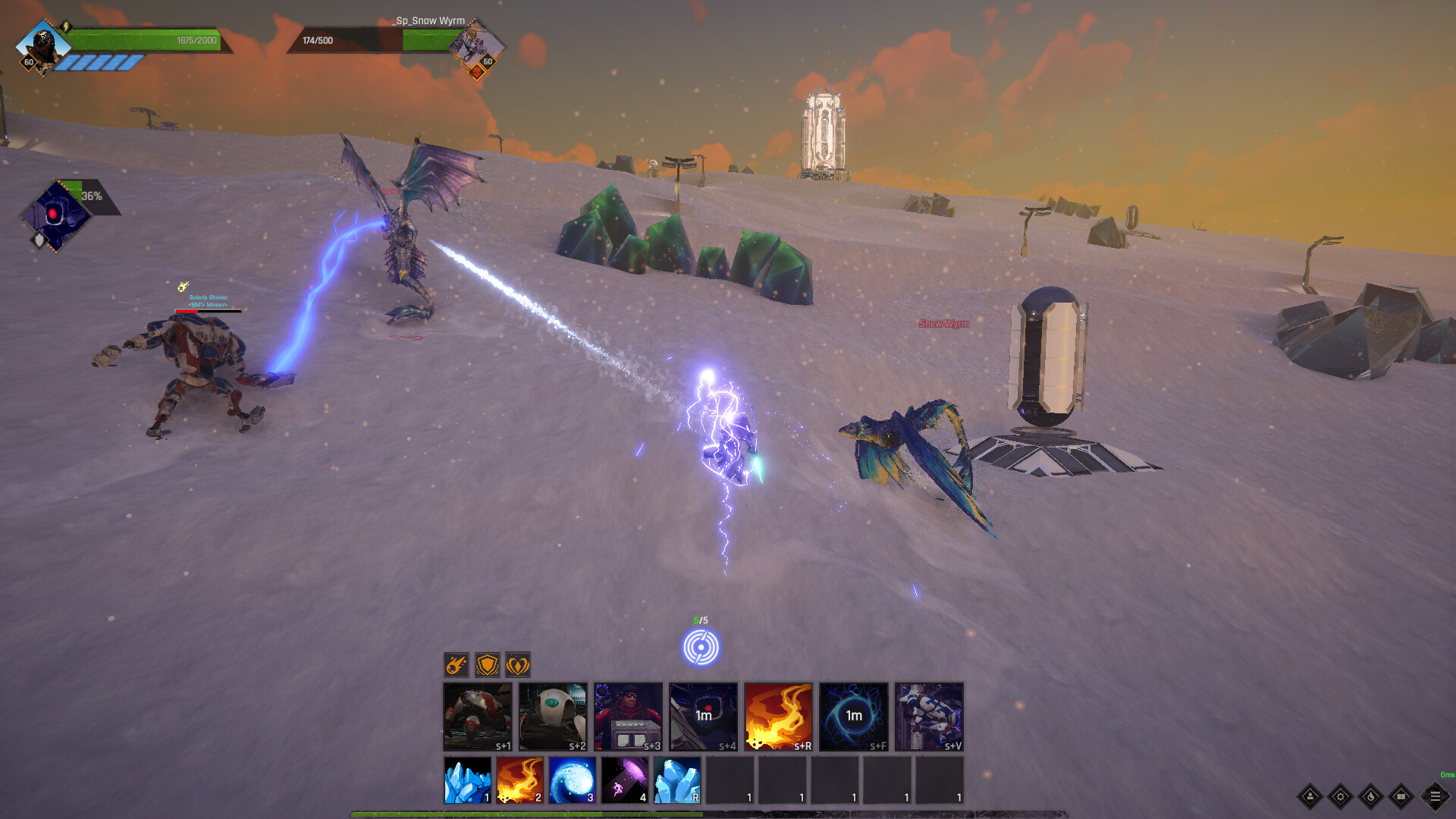Click the 5/5 charge indicator above the hotbar
The width and height of the screenshot is (1456, 819).
702,646
